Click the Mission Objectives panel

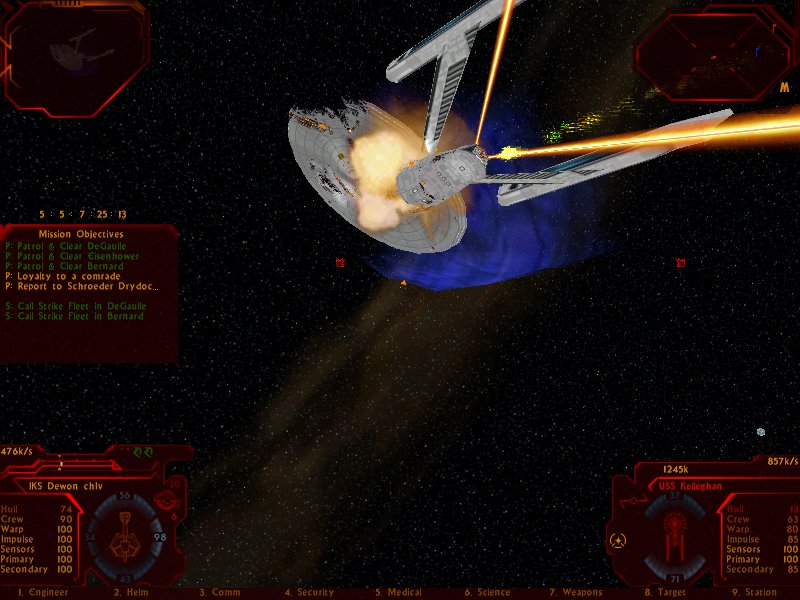89,290
